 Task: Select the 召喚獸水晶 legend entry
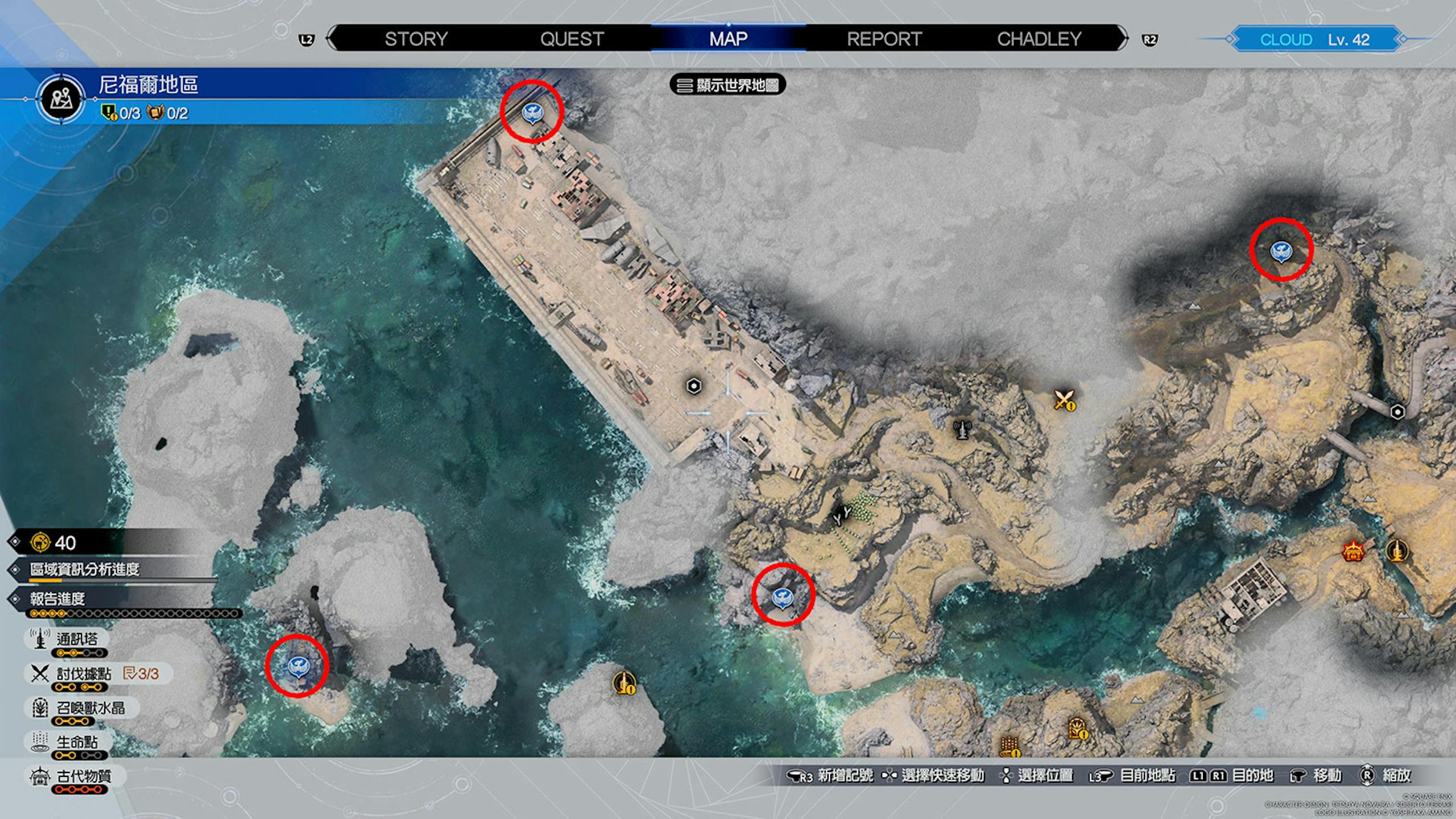tap(90, 708)
